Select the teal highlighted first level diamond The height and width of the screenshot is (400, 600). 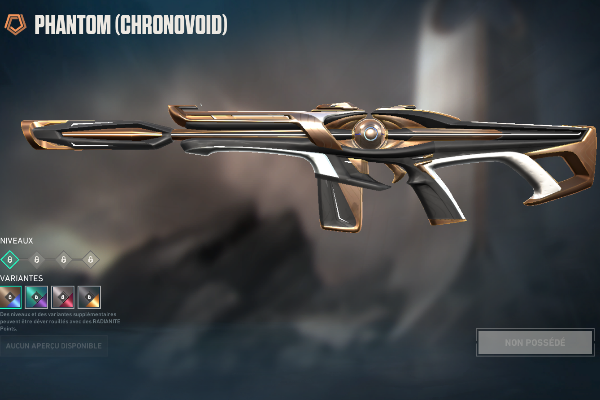12,260
